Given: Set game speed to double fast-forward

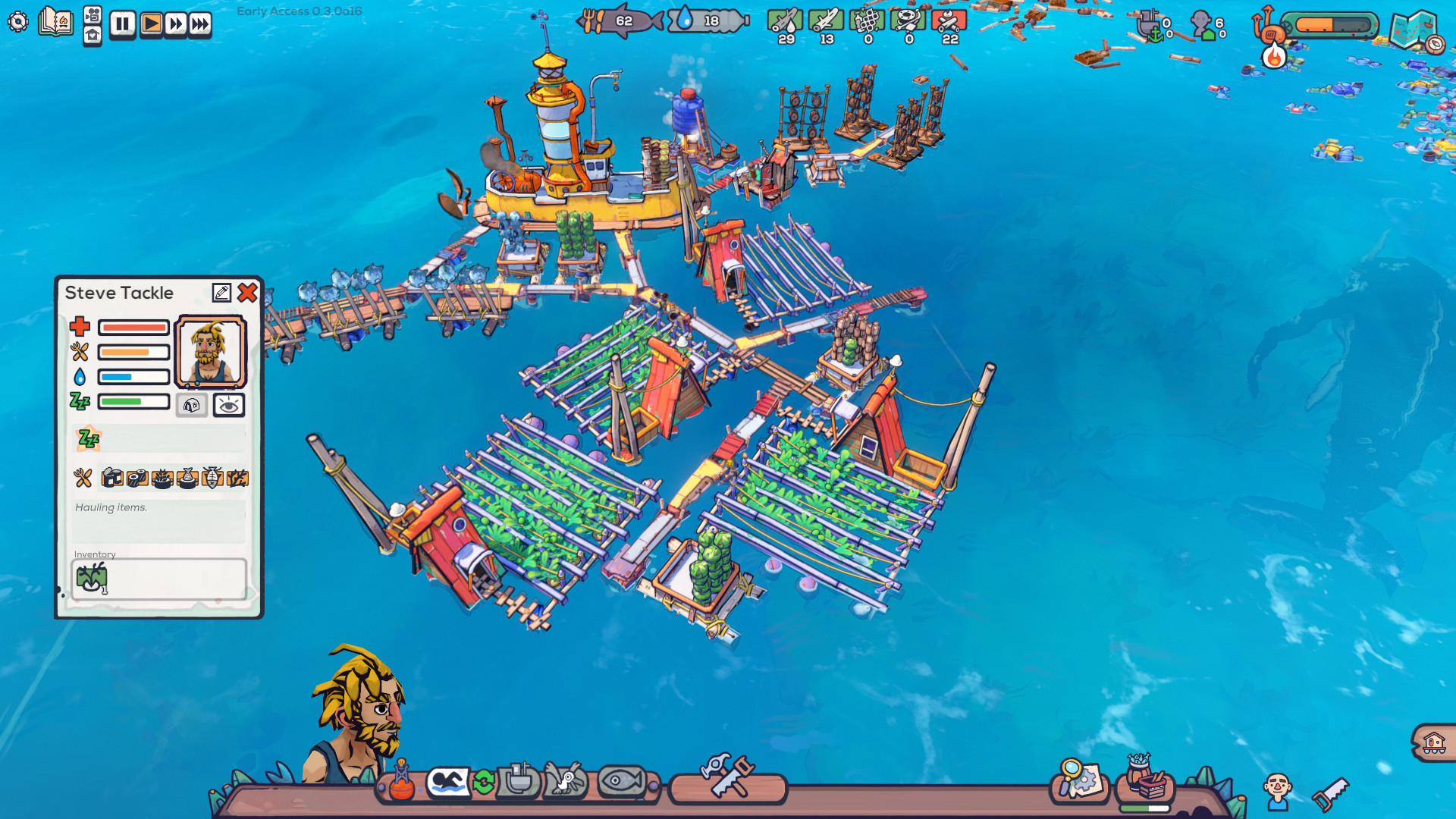Looking at the screenshot, I should point(176,24).
